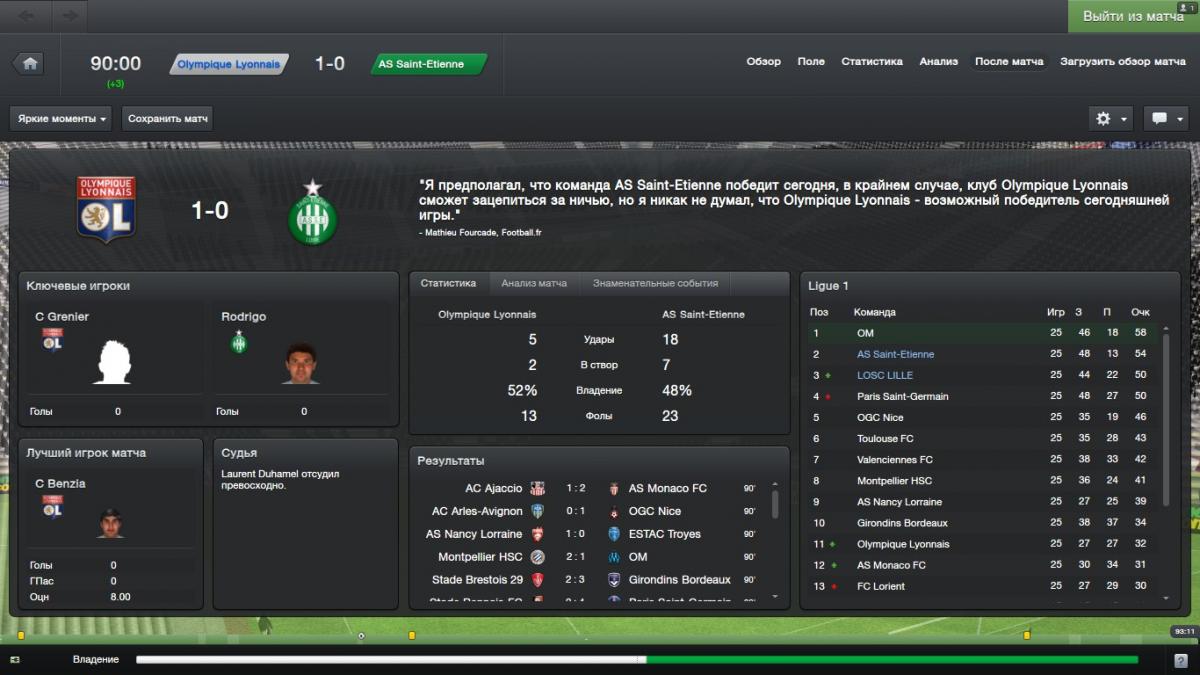Screen dimensions: 1200x675
Task: Open the speech bubble comments dropdown
Action: [x=1166, y=119]
